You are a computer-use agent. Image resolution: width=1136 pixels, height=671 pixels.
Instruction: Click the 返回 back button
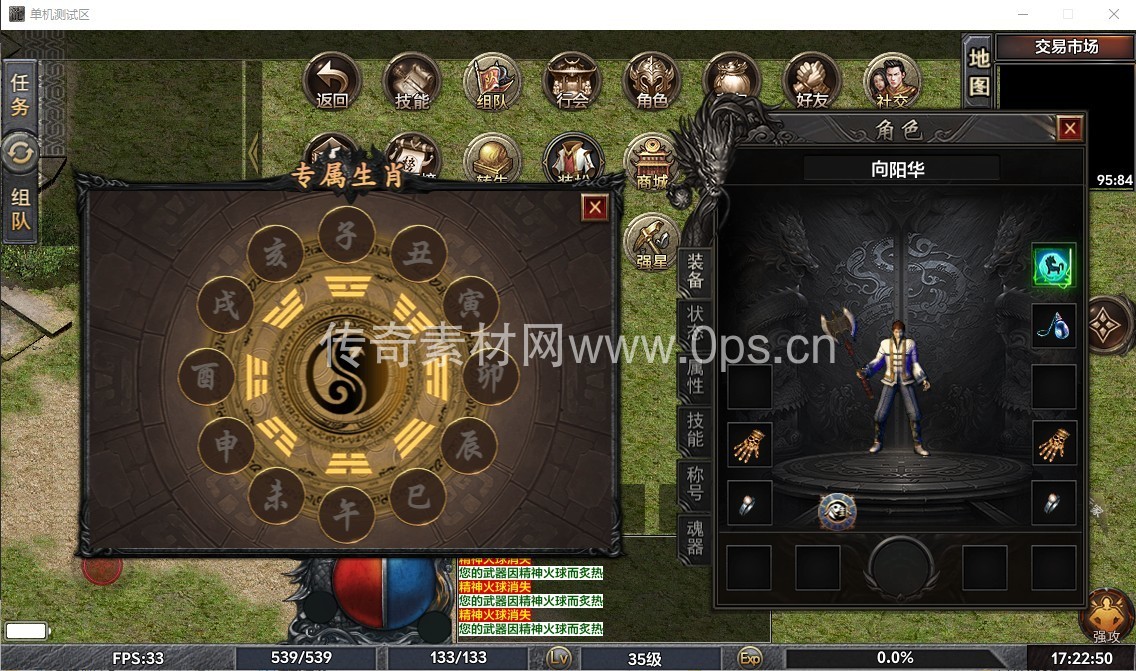(x=331, y=81)
